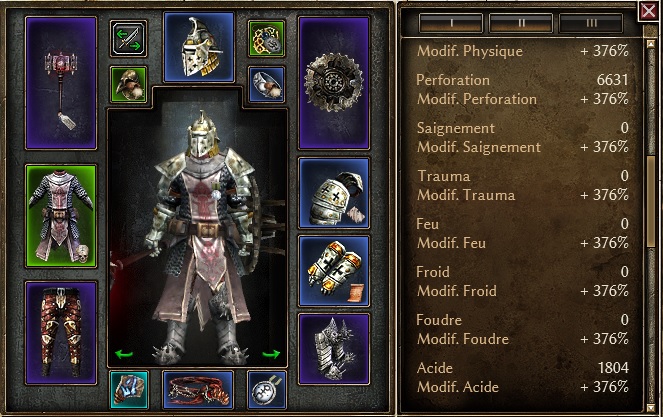Click the stats list scrollbar
Image resolution: width=663 pixels, height=417 pixels.
[x=650, y=200]
